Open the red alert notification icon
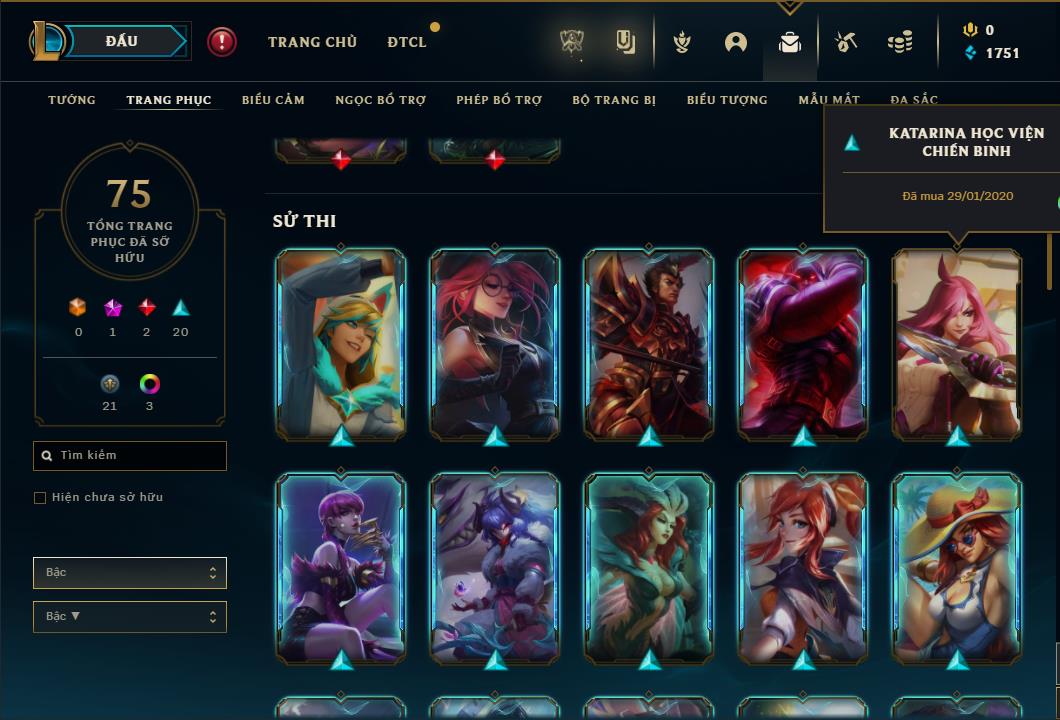The image size is (1060, 720). click(222, 42)
